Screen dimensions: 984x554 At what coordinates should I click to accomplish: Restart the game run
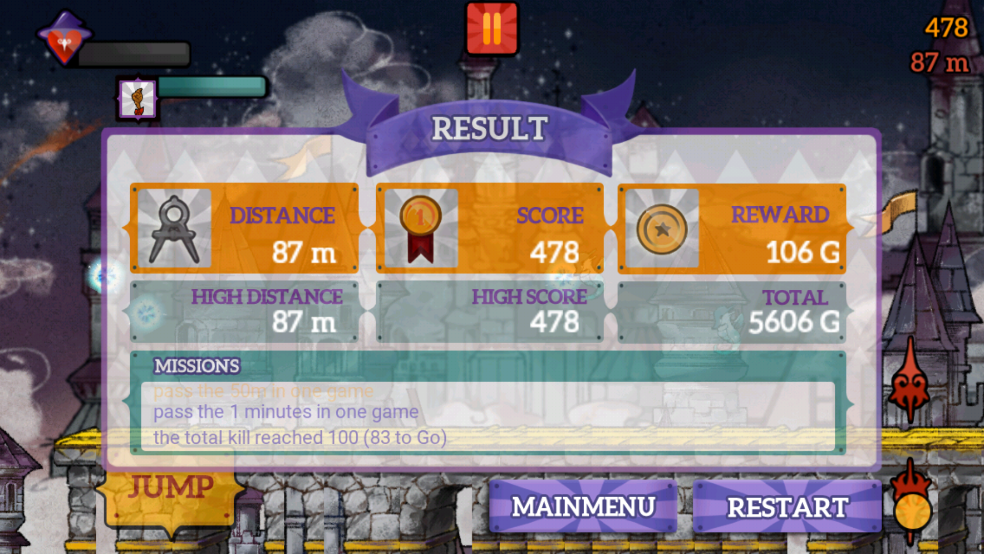[x=787, y=506]
